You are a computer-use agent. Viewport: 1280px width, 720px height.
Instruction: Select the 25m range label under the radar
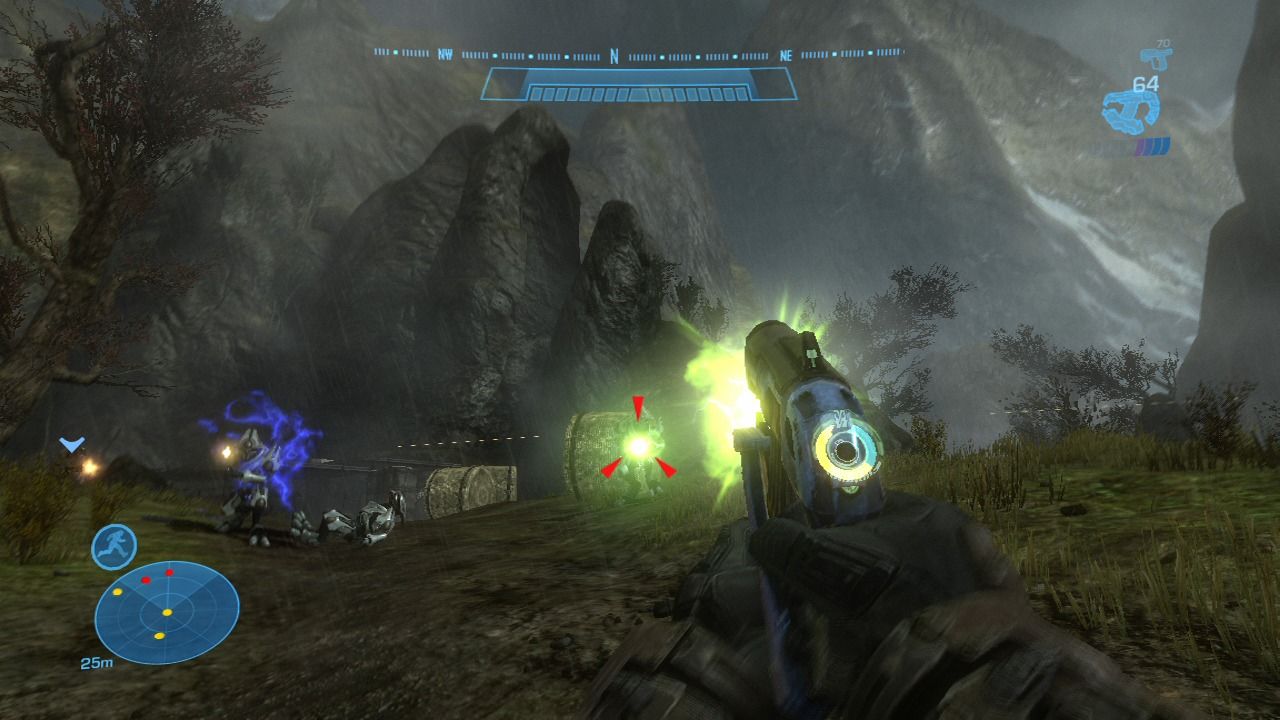pos(98,662)
